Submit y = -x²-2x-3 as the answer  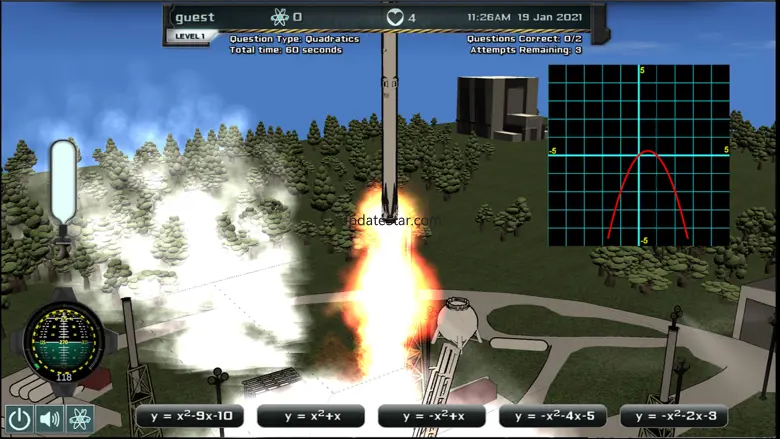point(673,416)
